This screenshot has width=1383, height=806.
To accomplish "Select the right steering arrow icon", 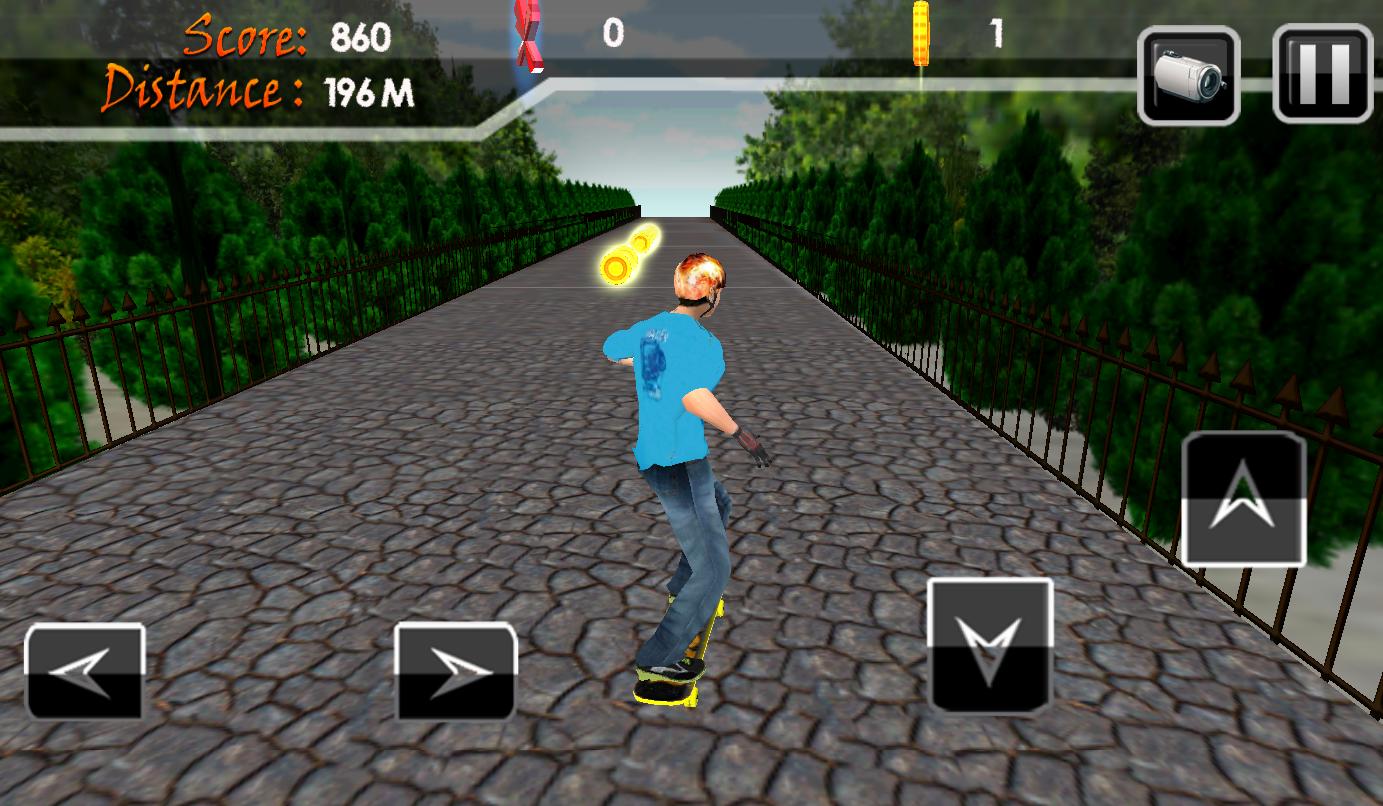I will click(x=455, y=670).
